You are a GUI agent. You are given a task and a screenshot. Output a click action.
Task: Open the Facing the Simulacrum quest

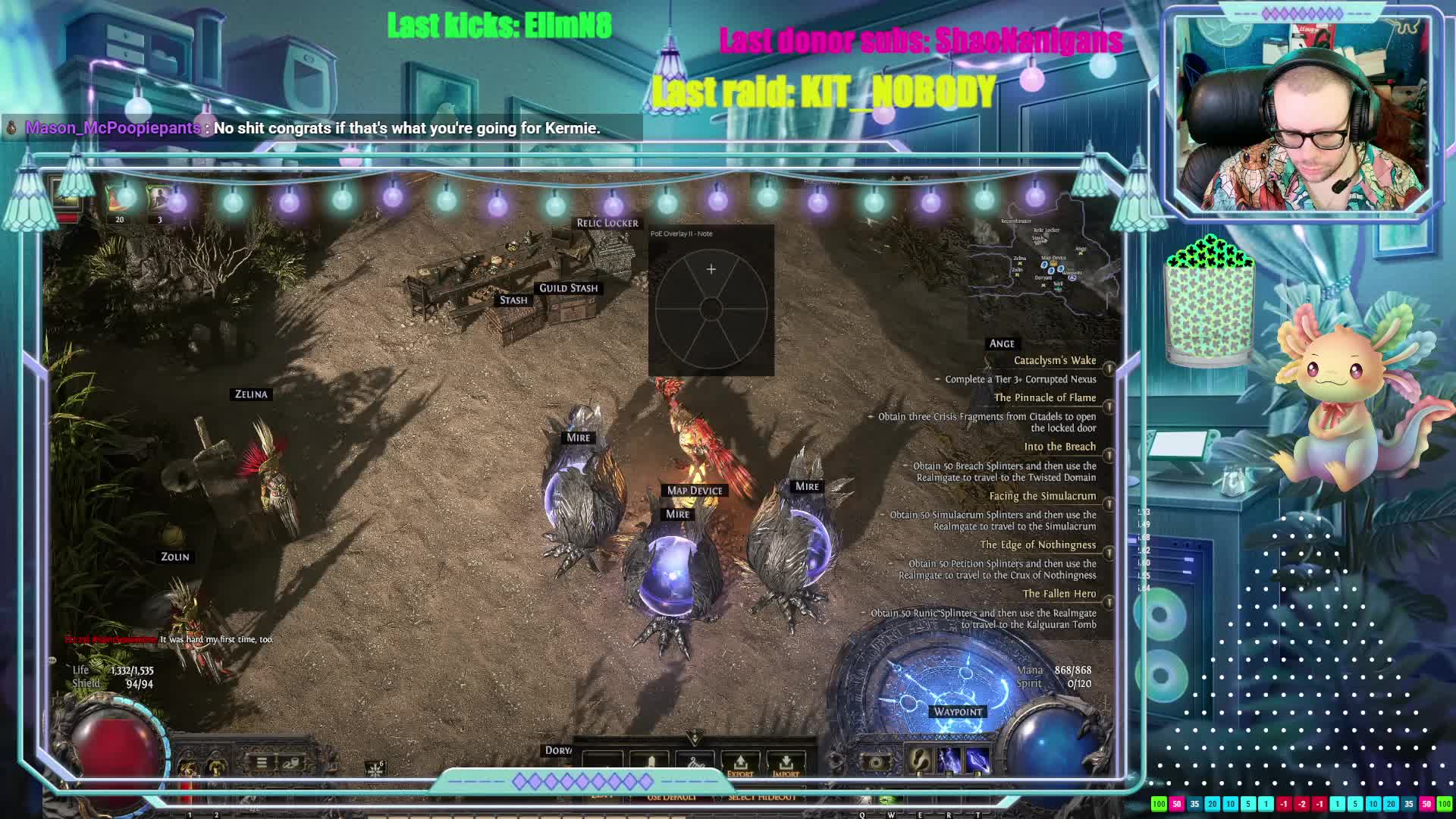[x=1042, y=497]
